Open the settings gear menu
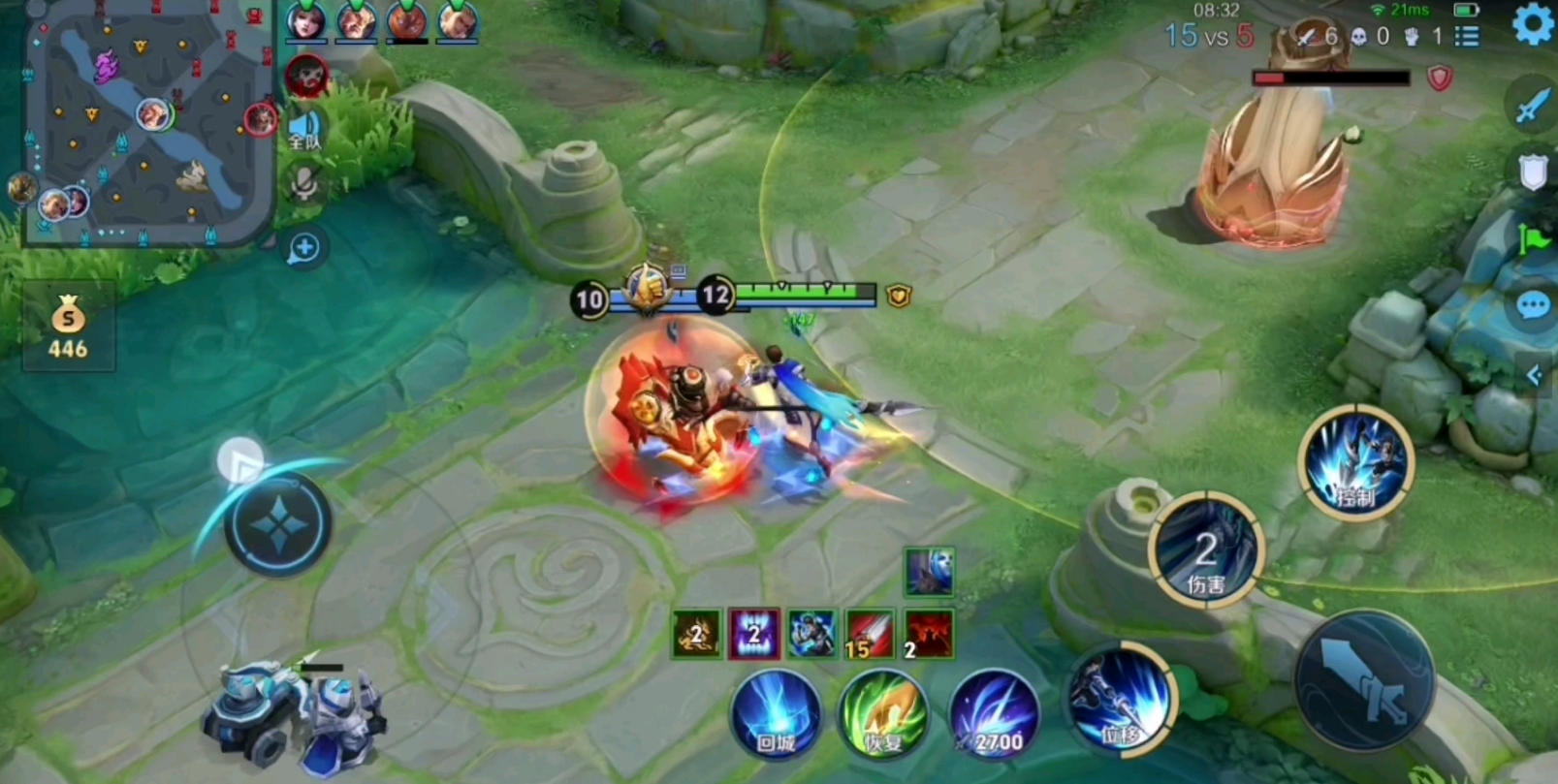This screenshot has width=1558, height=784. [x=1531, y=24]
